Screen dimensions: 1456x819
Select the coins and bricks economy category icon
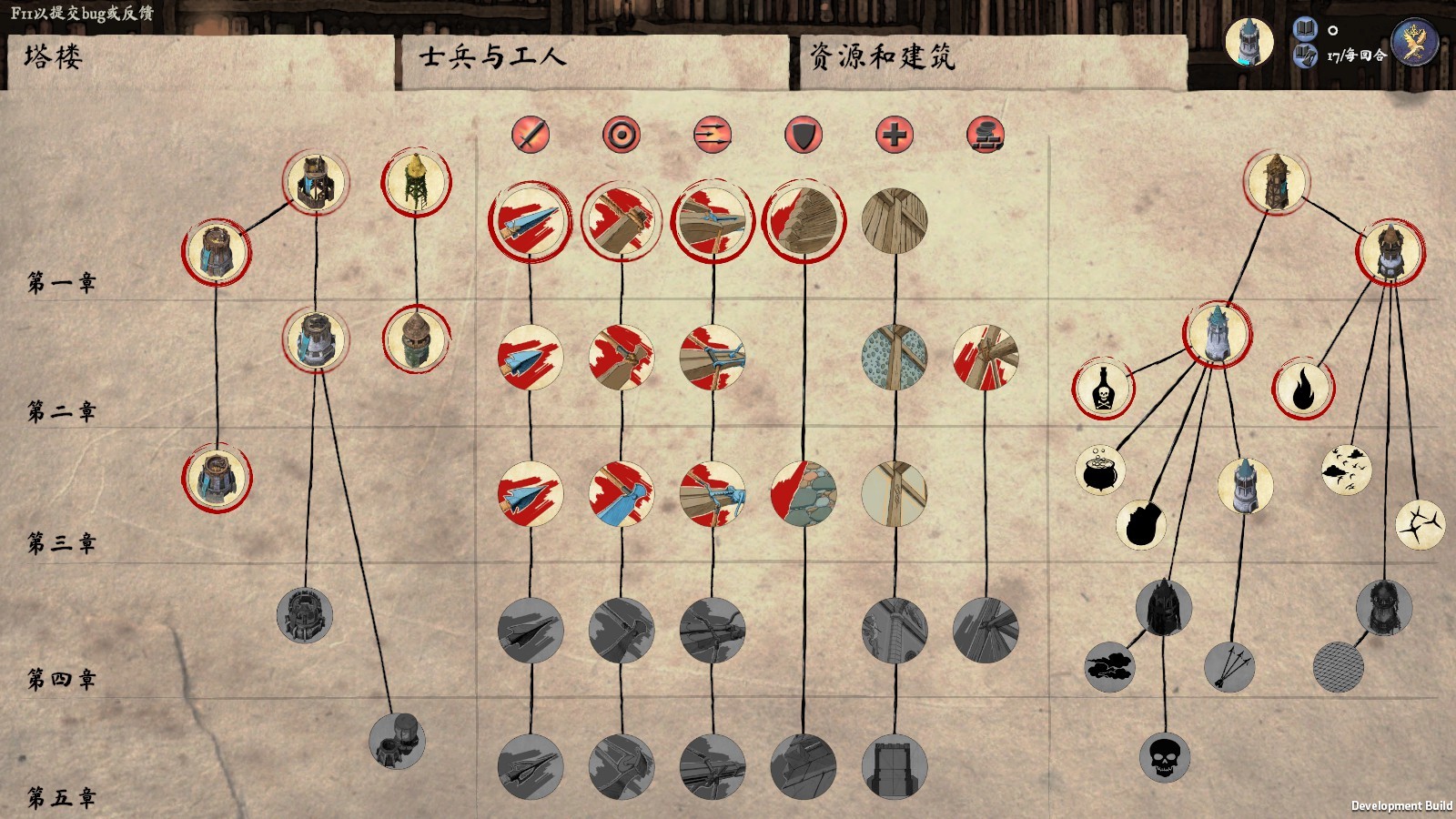pos(986,135)
